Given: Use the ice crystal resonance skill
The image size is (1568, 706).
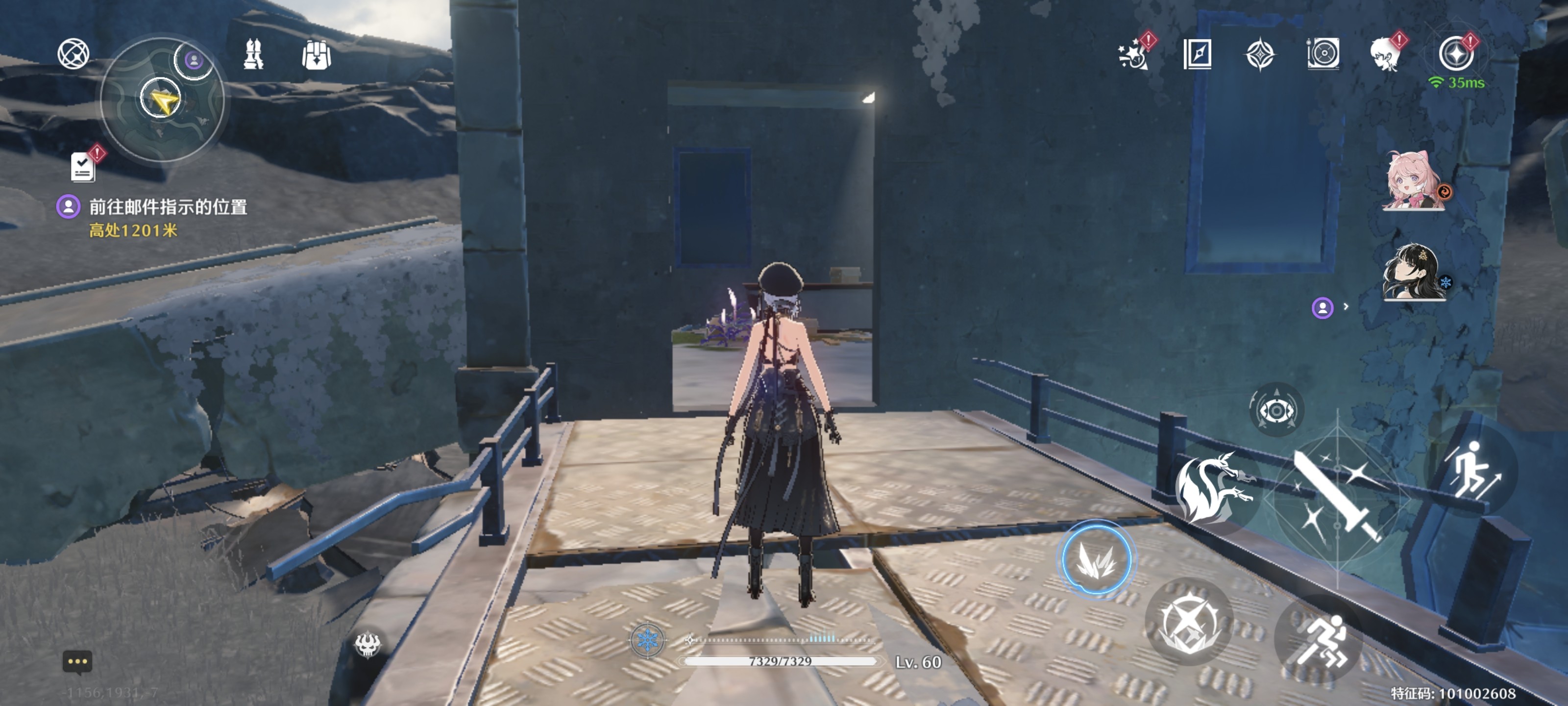Looking at the screenshot, I should point(1096,559).
